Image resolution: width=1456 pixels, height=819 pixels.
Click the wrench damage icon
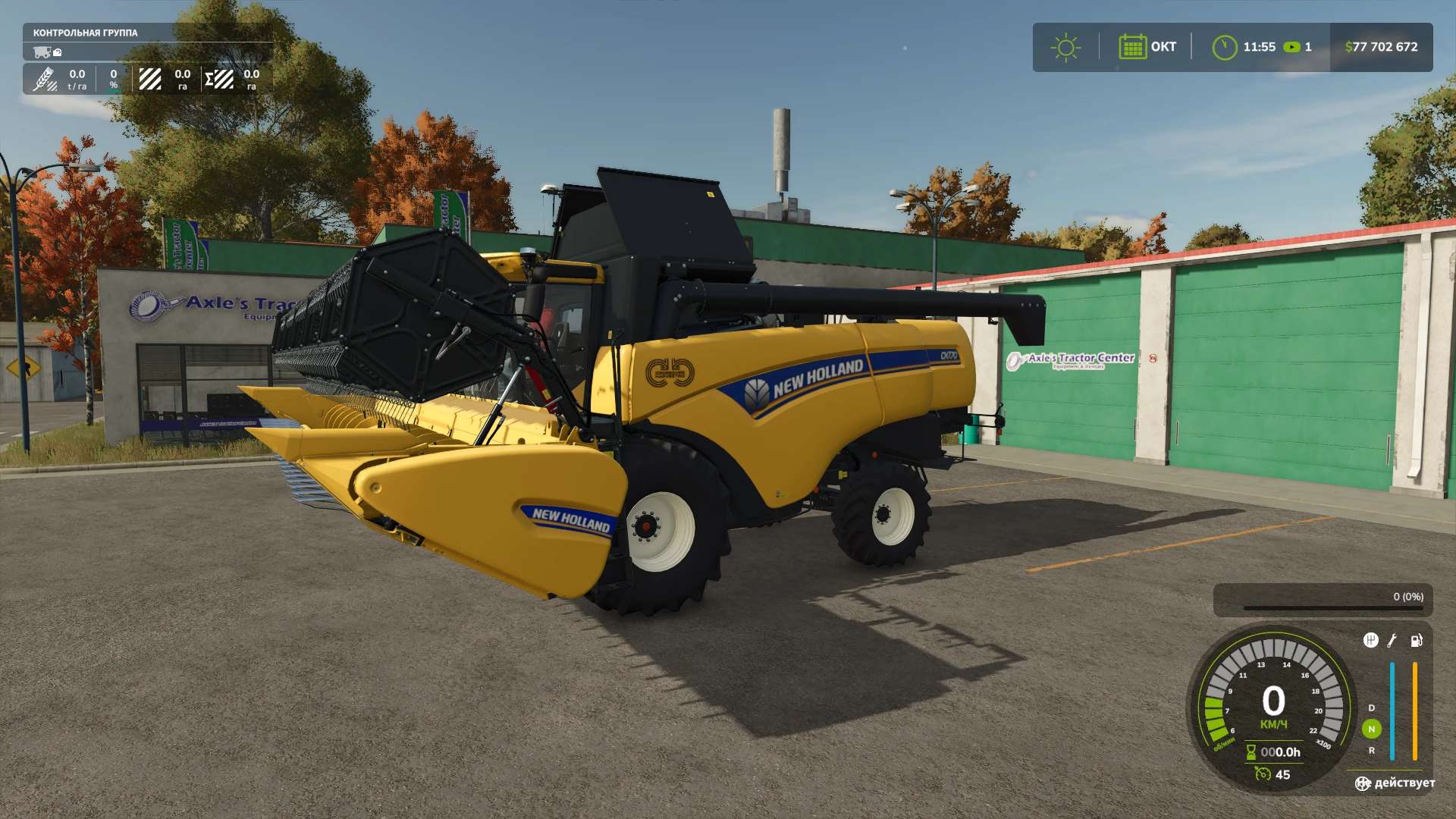click(x=1392, y=640)
